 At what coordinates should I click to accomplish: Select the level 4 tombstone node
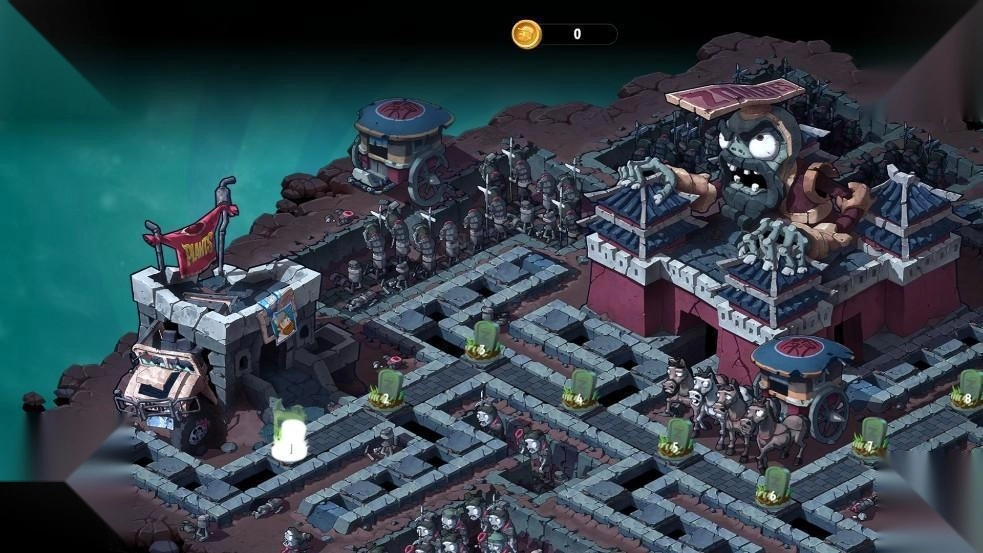(x=580, y=391)
